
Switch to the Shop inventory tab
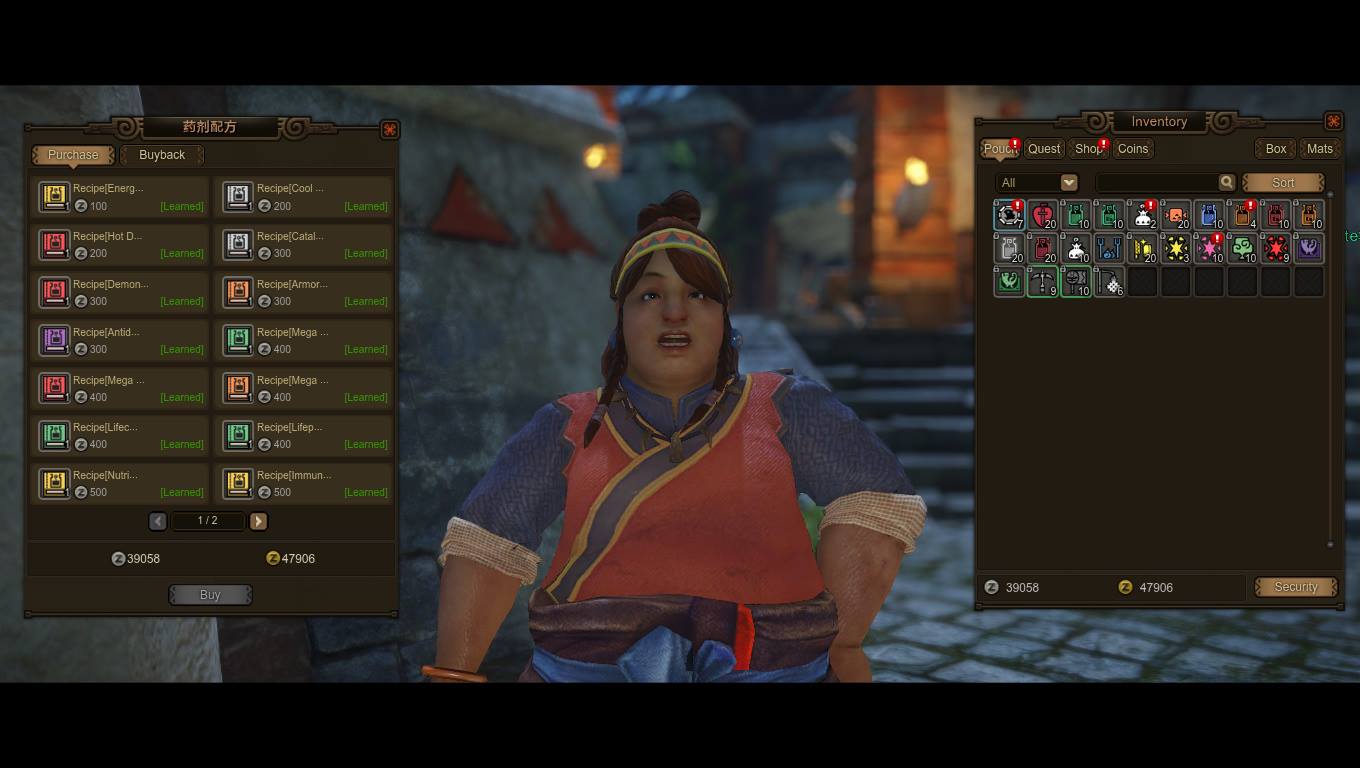click(1088, 149)
